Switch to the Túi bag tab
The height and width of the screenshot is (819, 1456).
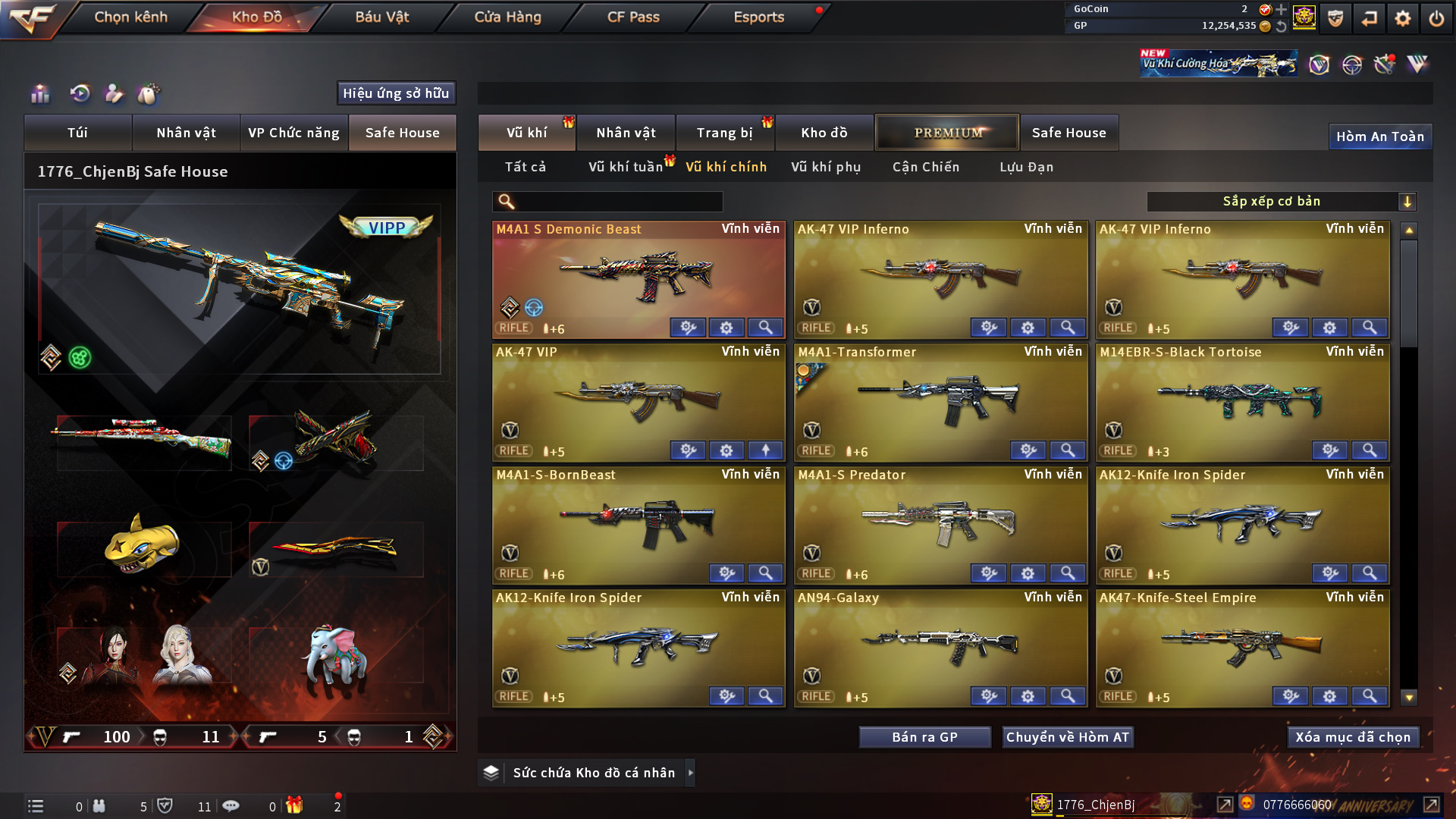[x=77, y=133]
